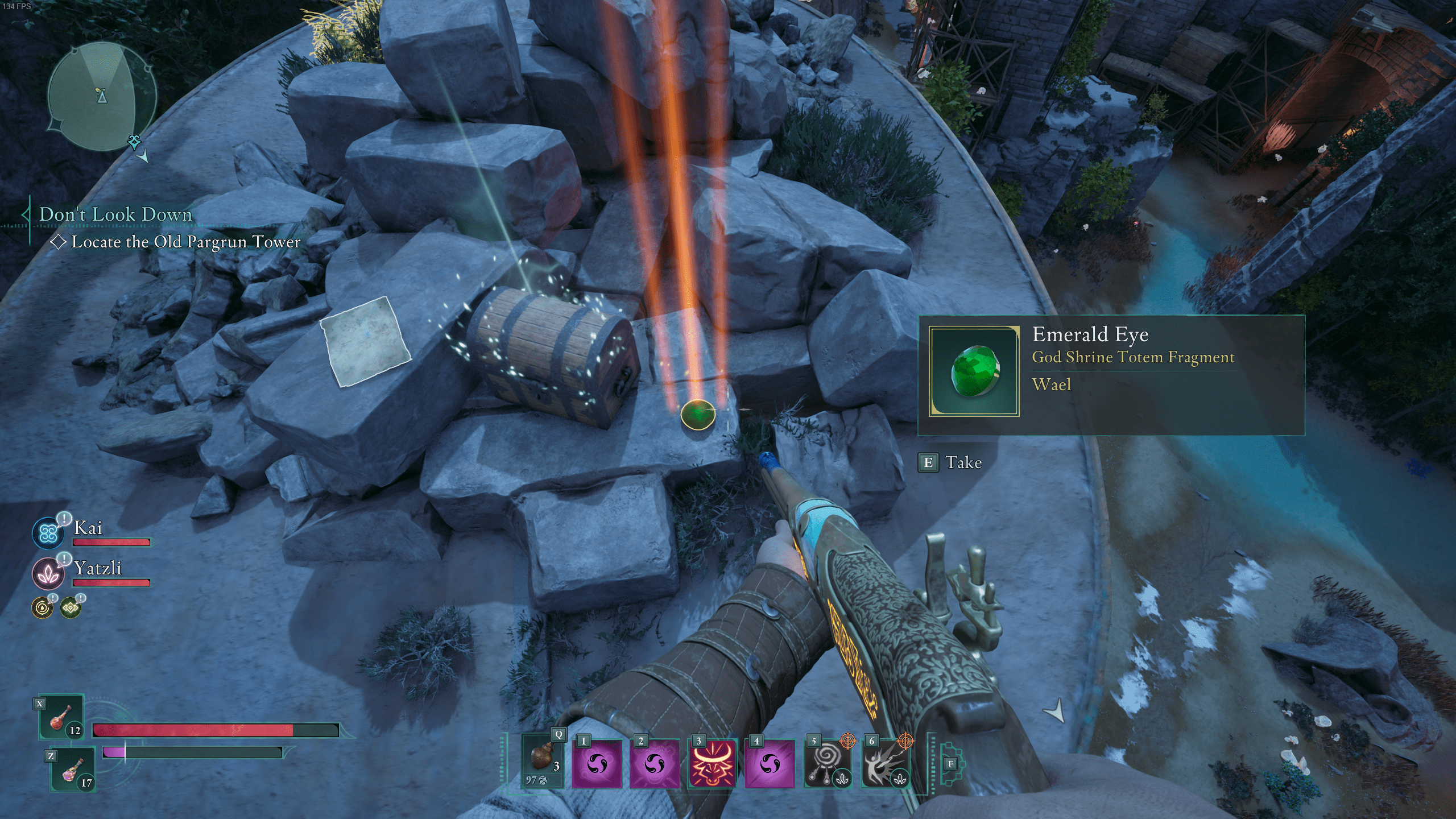This screenshot has width=1456, height=819.
Task: Trigger the spiral companion ability in slot 5
Action: coord(828,764)
